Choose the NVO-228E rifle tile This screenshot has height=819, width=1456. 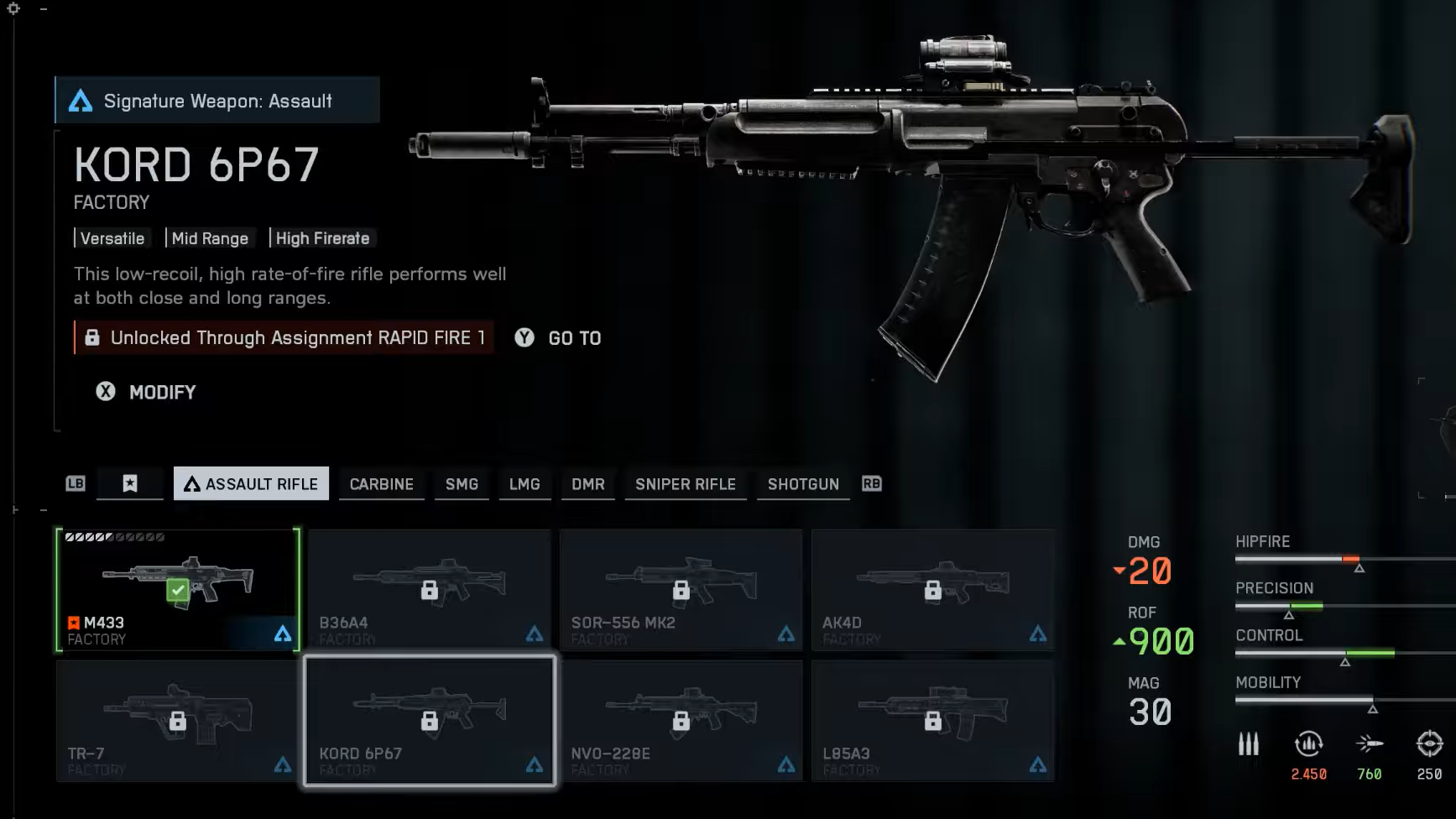pos(681,721)
